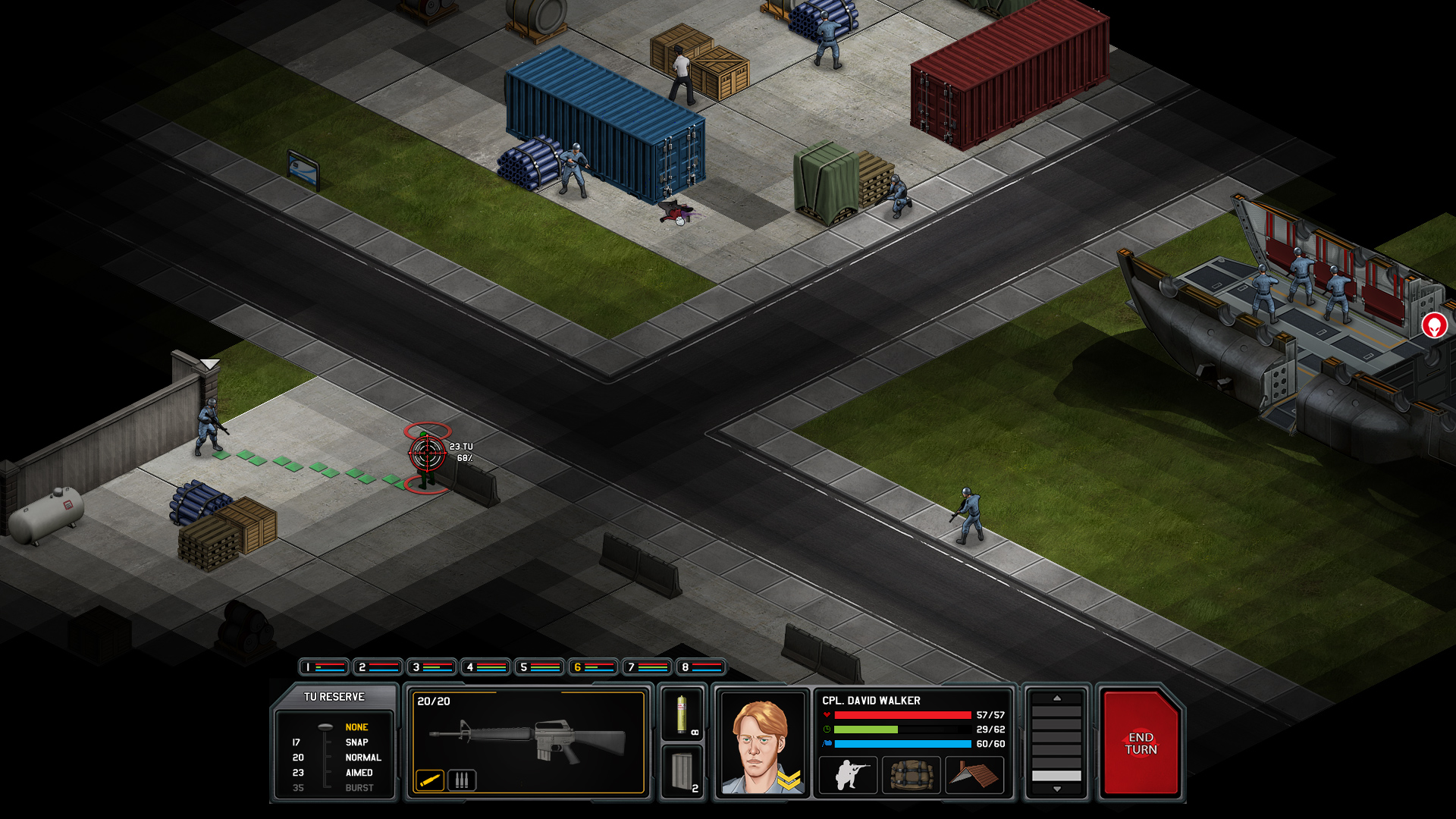
Task: Reserve time units for Aimed shot
Action: (x=359, y=773)
